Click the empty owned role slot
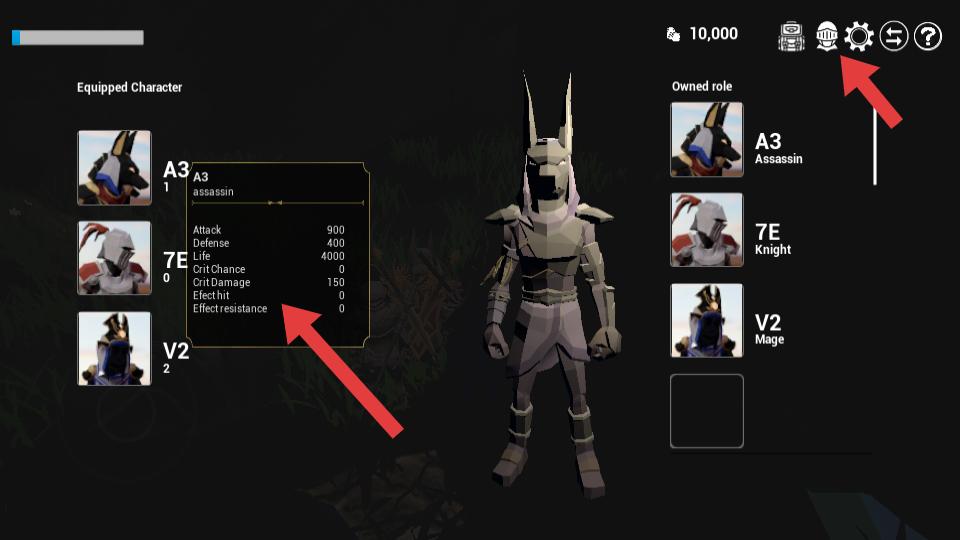960x540 pixels. [707, 411]
